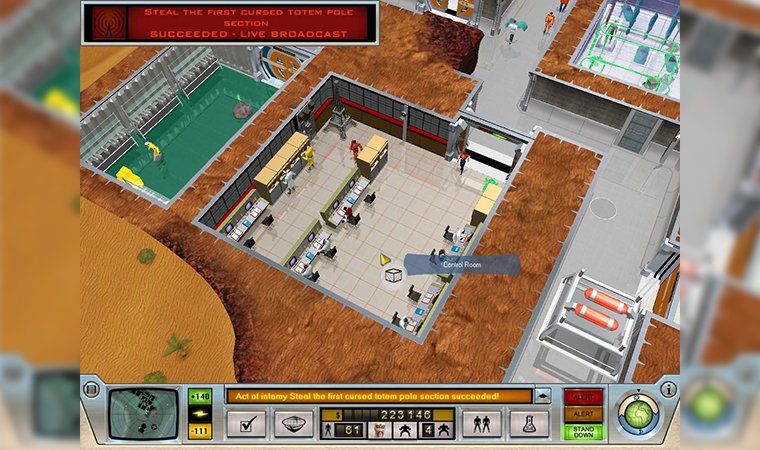The width and height of the screenshot is (760, 450).
Task: Toggle the lightning bolt power indicator
Action: (200, 413)
